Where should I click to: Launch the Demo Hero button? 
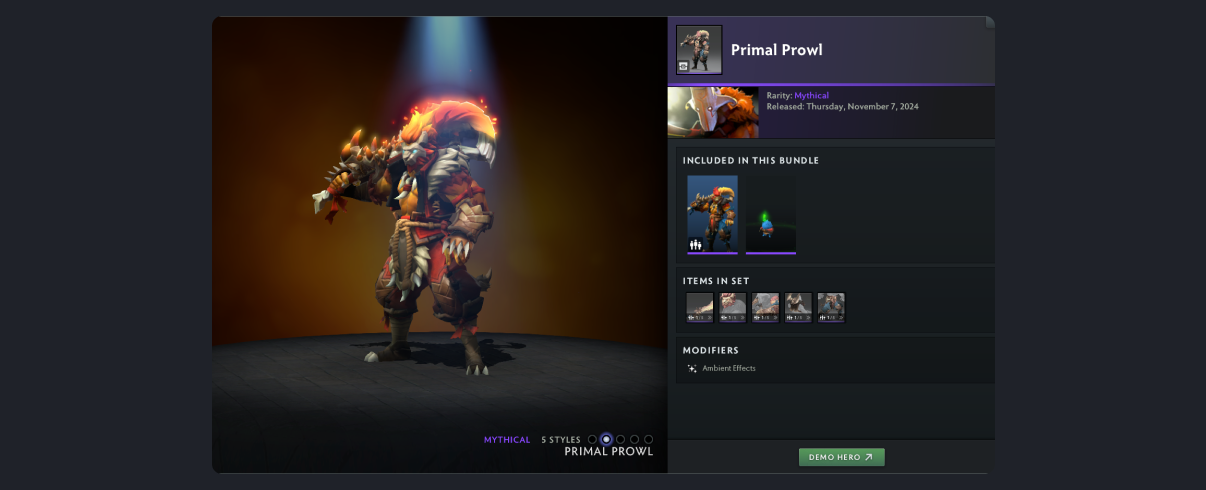pos(841,457)
